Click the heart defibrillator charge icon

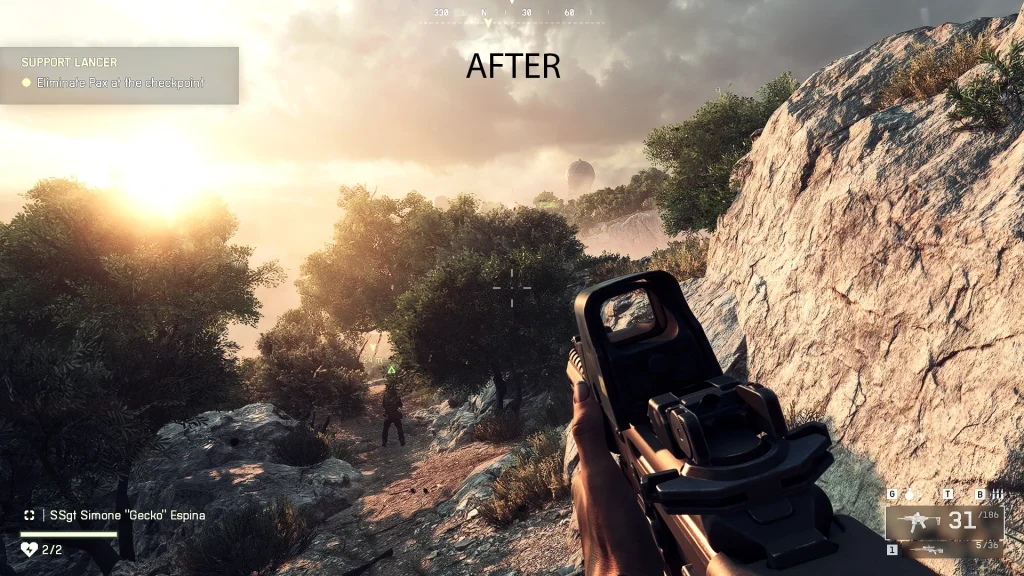(29, 549)
